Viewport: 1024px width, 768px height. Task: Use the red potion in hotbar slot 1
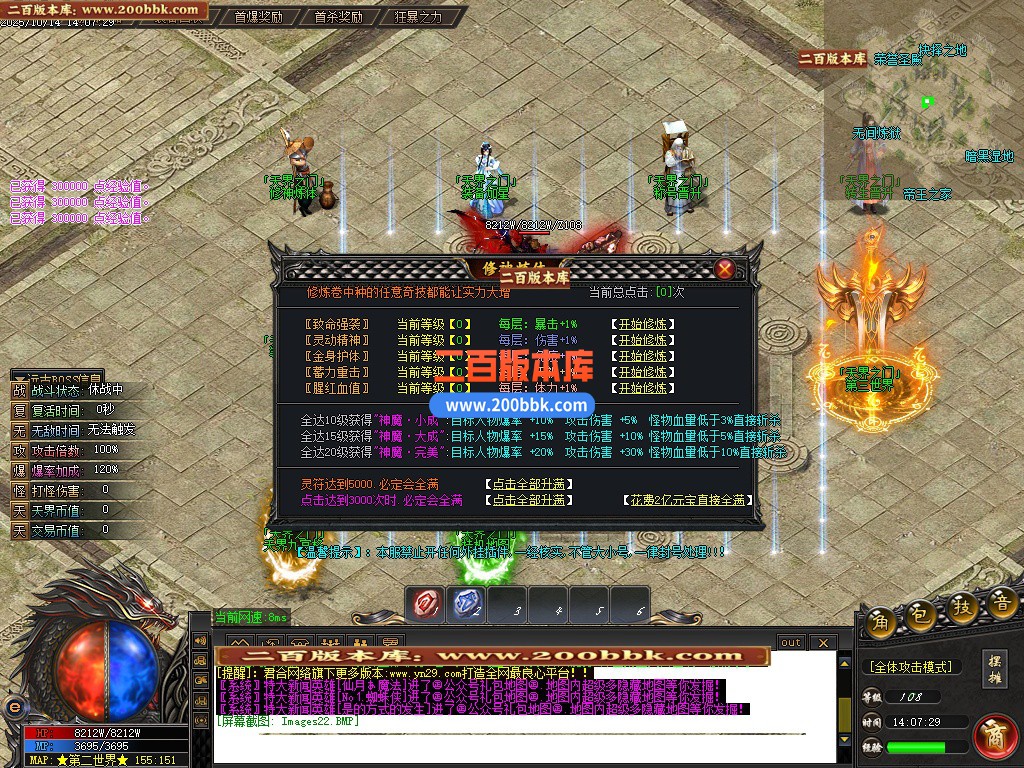428,603
